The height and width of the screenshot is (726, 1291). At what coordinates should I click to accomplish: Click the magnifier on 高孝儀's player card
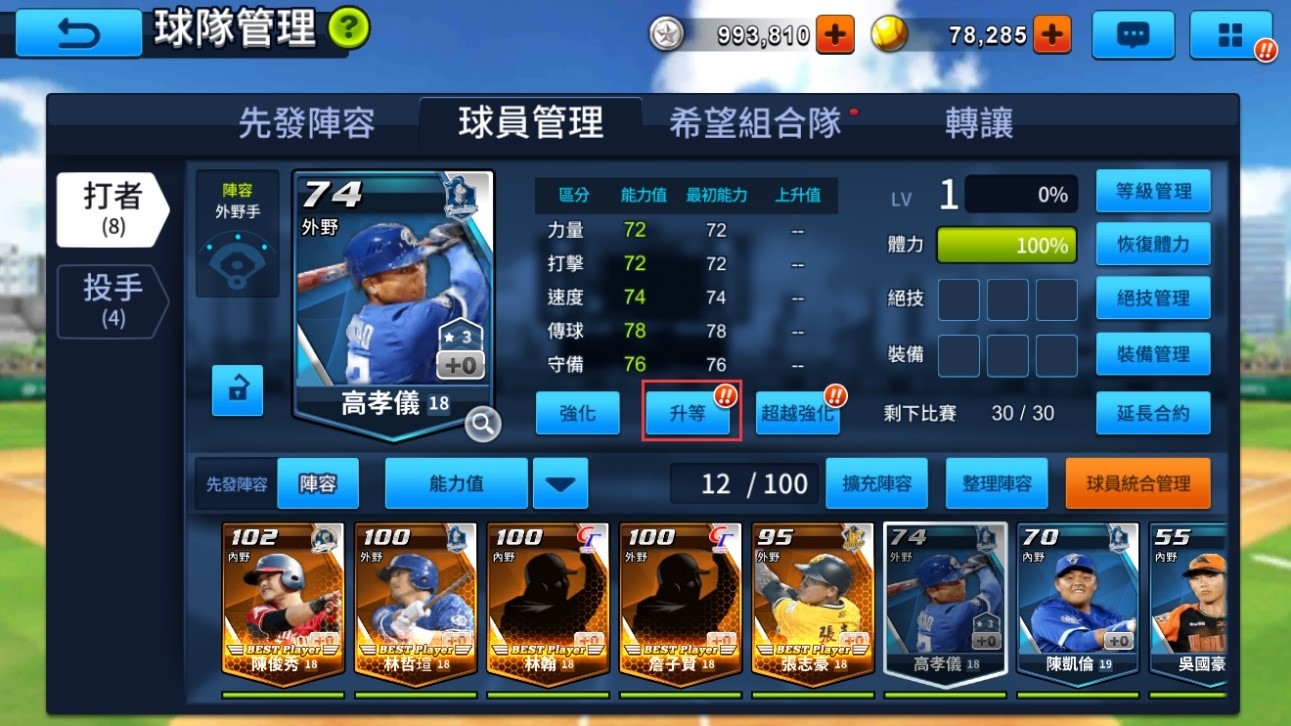(483, 424)
